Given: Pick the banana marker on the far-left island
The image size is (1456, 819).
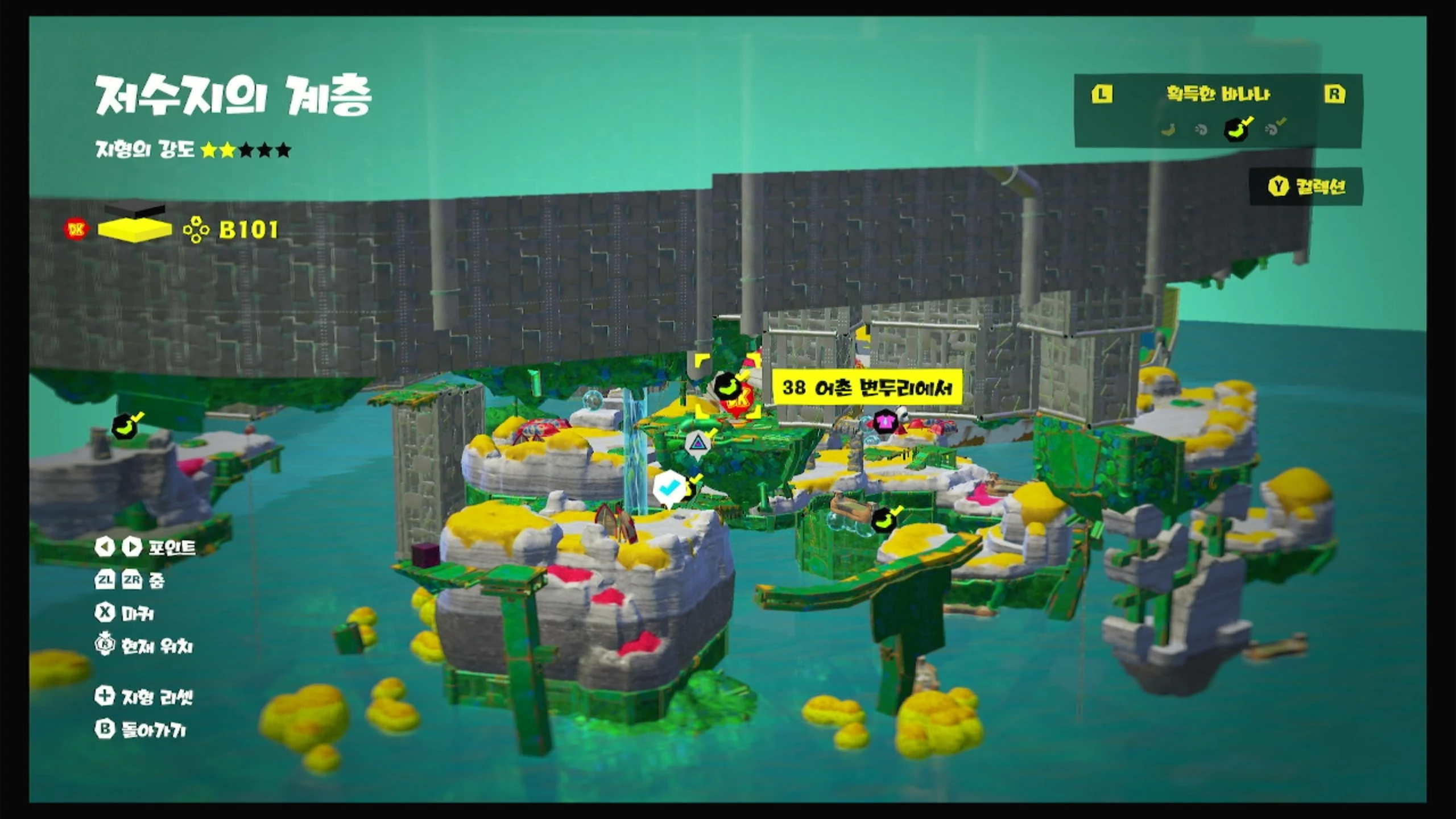Looking at the screenshot, I should 126,425.
